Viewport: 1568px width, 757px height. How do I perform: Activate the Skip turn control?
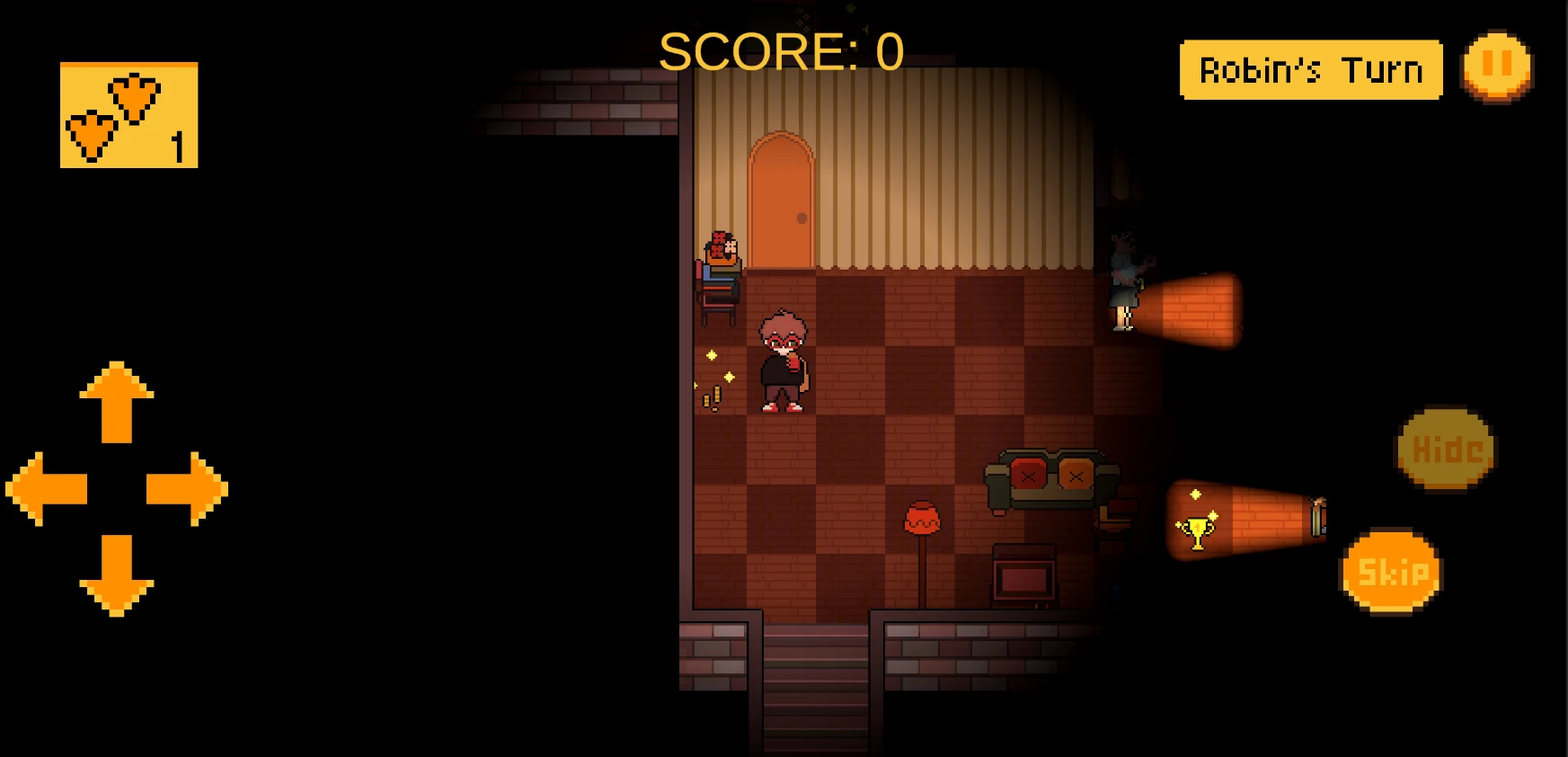pyautogui.click(x=1389, y=570)
